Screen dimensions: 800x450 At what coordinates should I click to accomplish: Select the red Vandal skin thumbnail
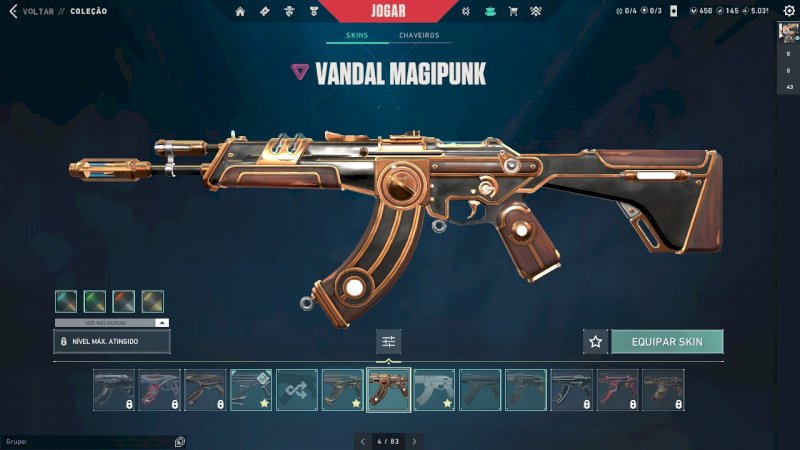(617, 390)
